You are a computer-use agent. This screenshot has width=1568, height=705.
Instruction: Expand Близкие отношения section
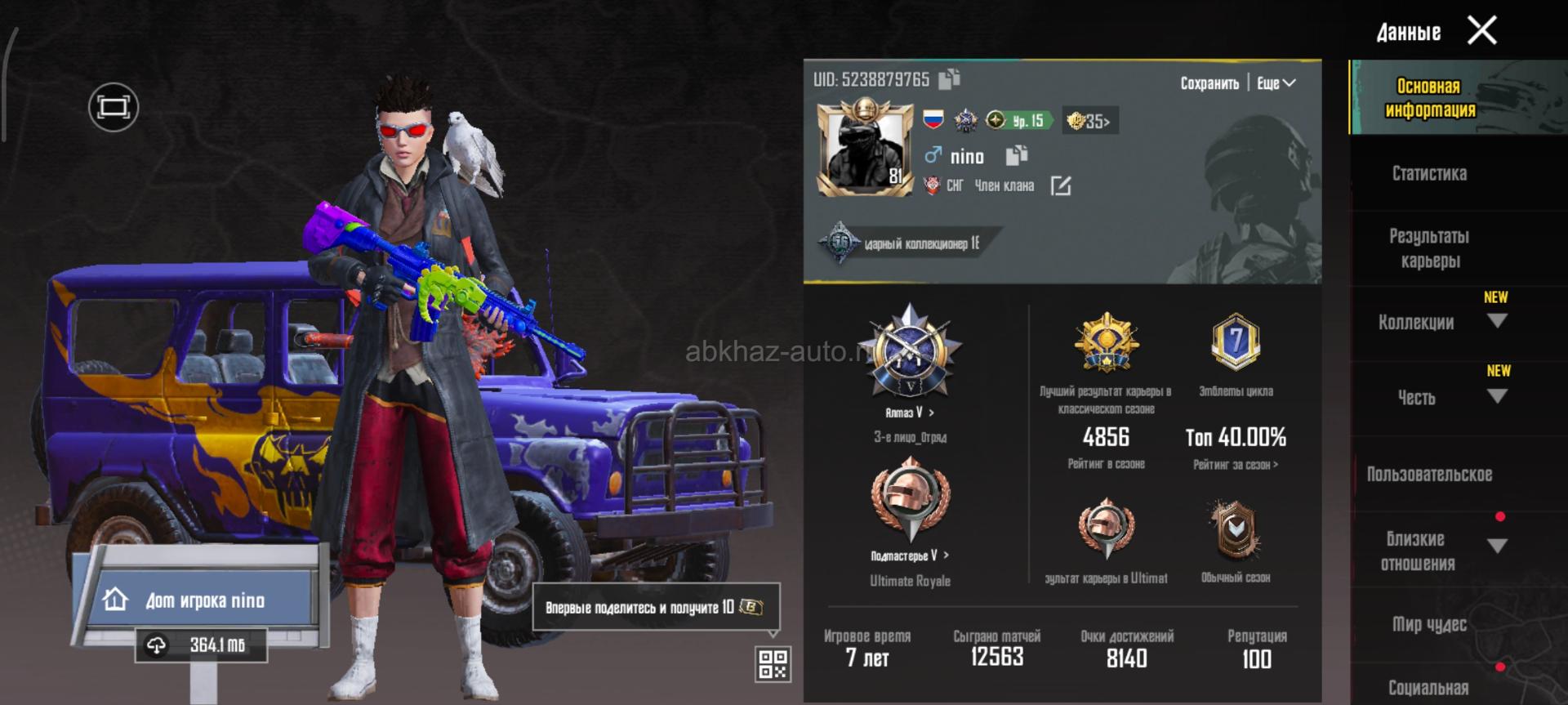[1497, 546]
